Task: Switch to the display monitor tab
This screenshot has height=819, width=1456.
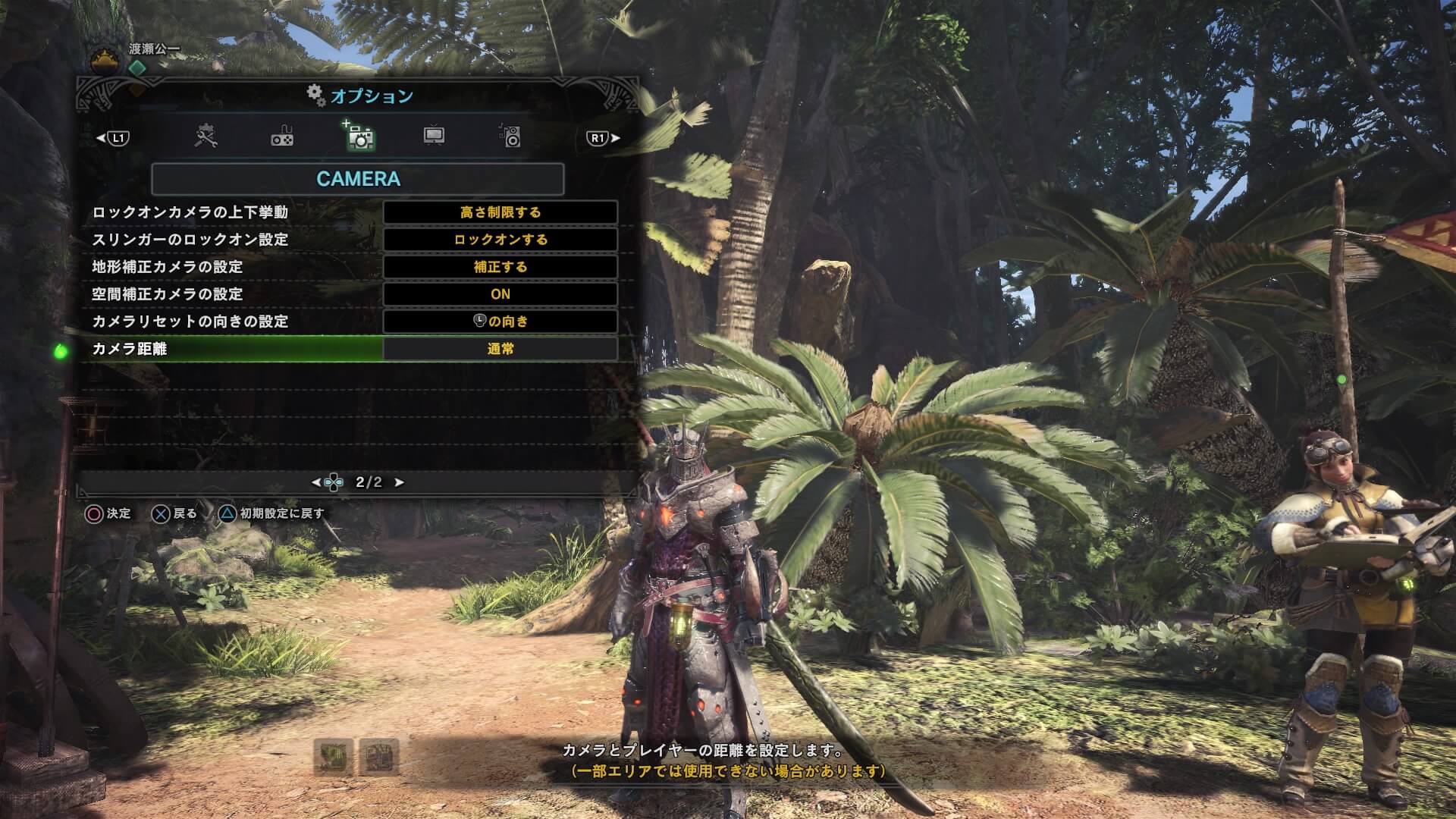Action: (x=434, y=136)
